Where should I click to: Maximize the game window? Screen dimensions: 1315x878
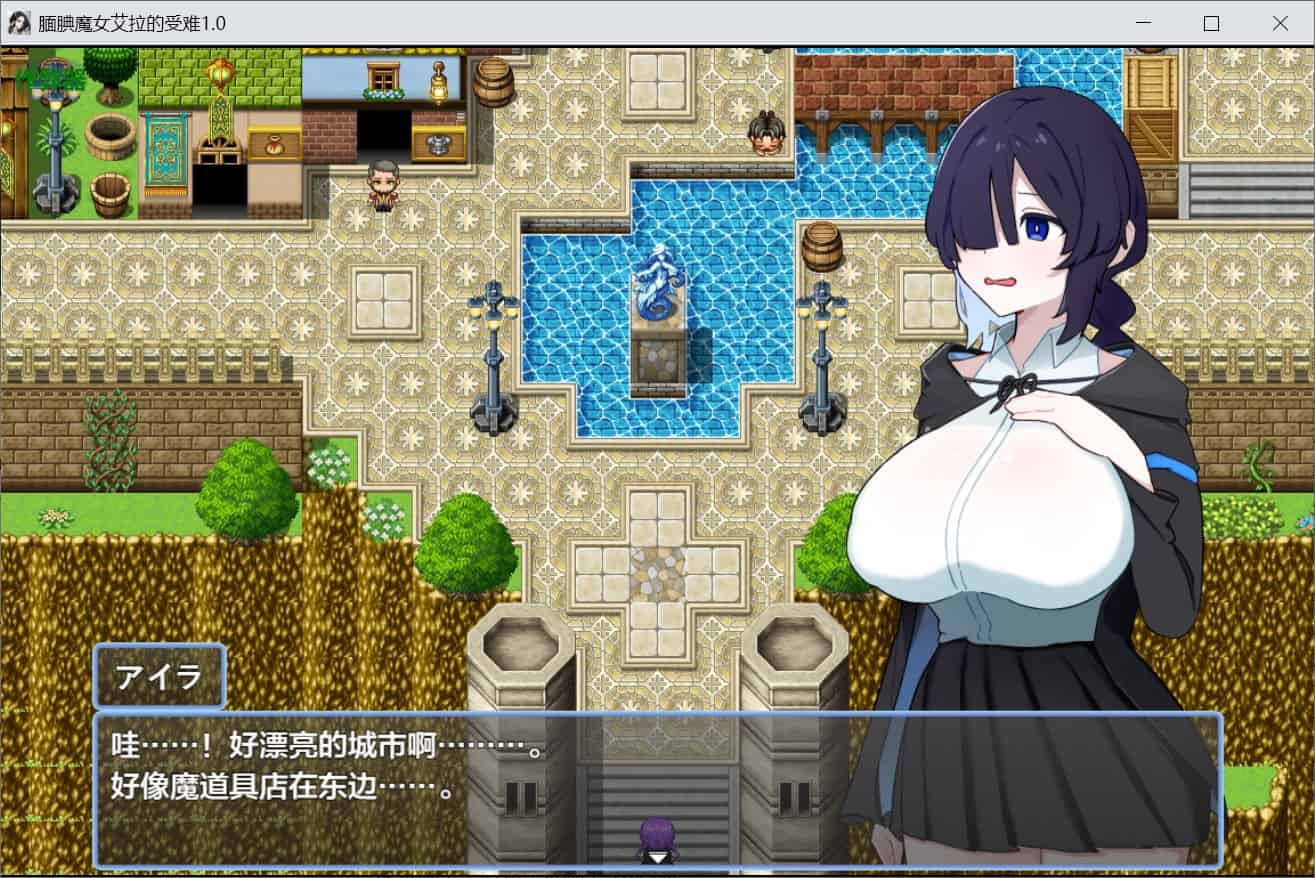pos(1211,23)
